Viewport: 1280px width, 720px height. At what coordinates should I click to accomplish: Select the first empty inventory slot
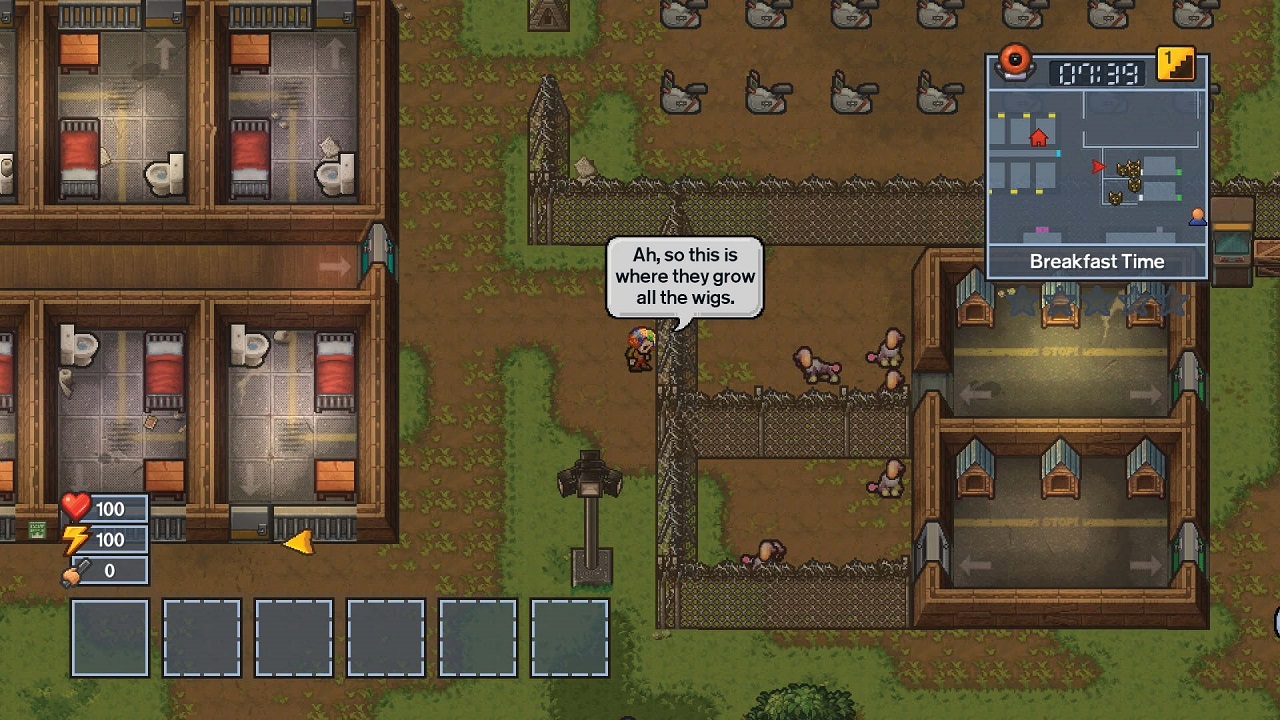point(108,637)
